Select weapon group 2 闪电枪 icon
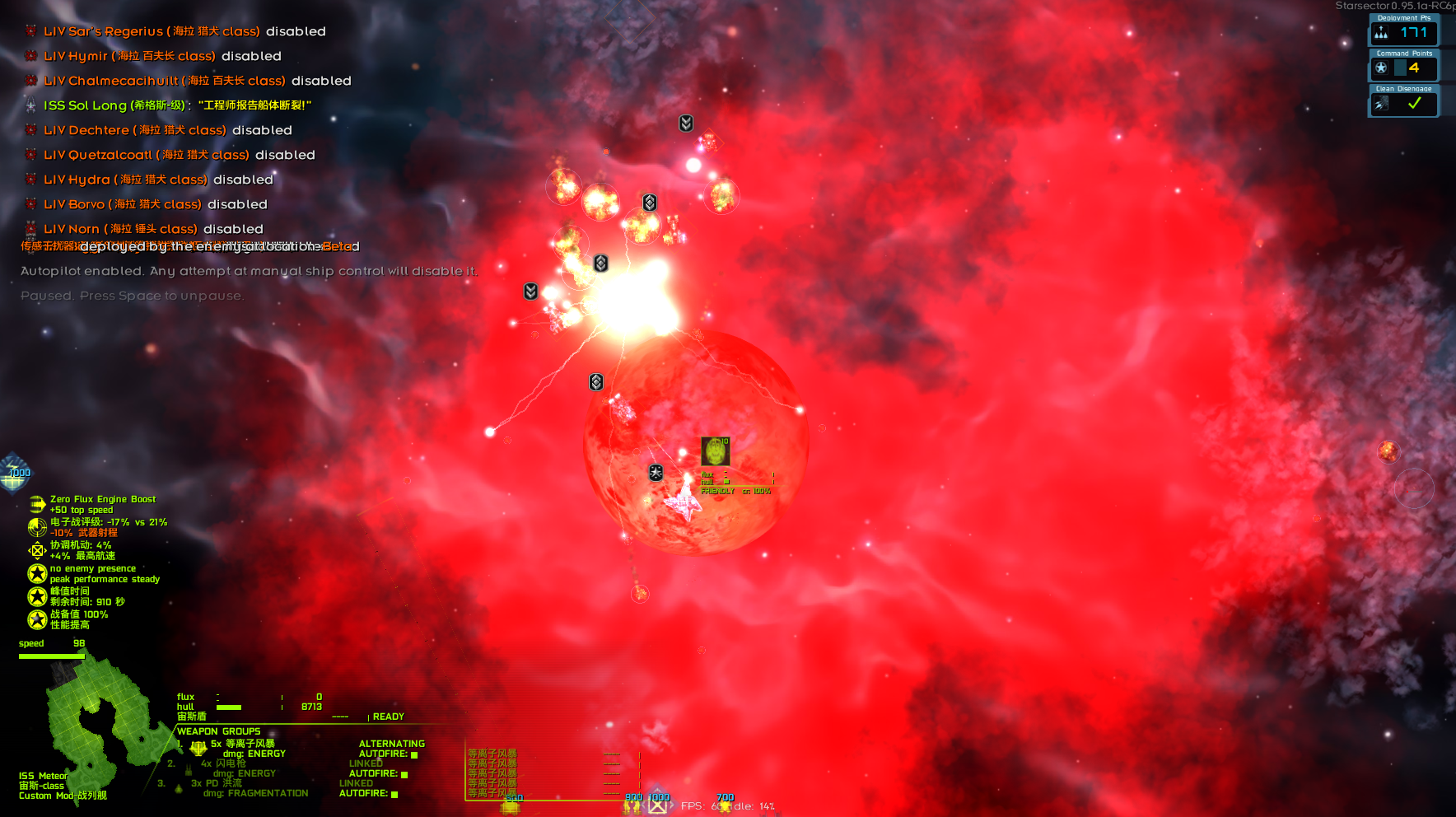The image size is (1456, 817). [x=188, y=769]
